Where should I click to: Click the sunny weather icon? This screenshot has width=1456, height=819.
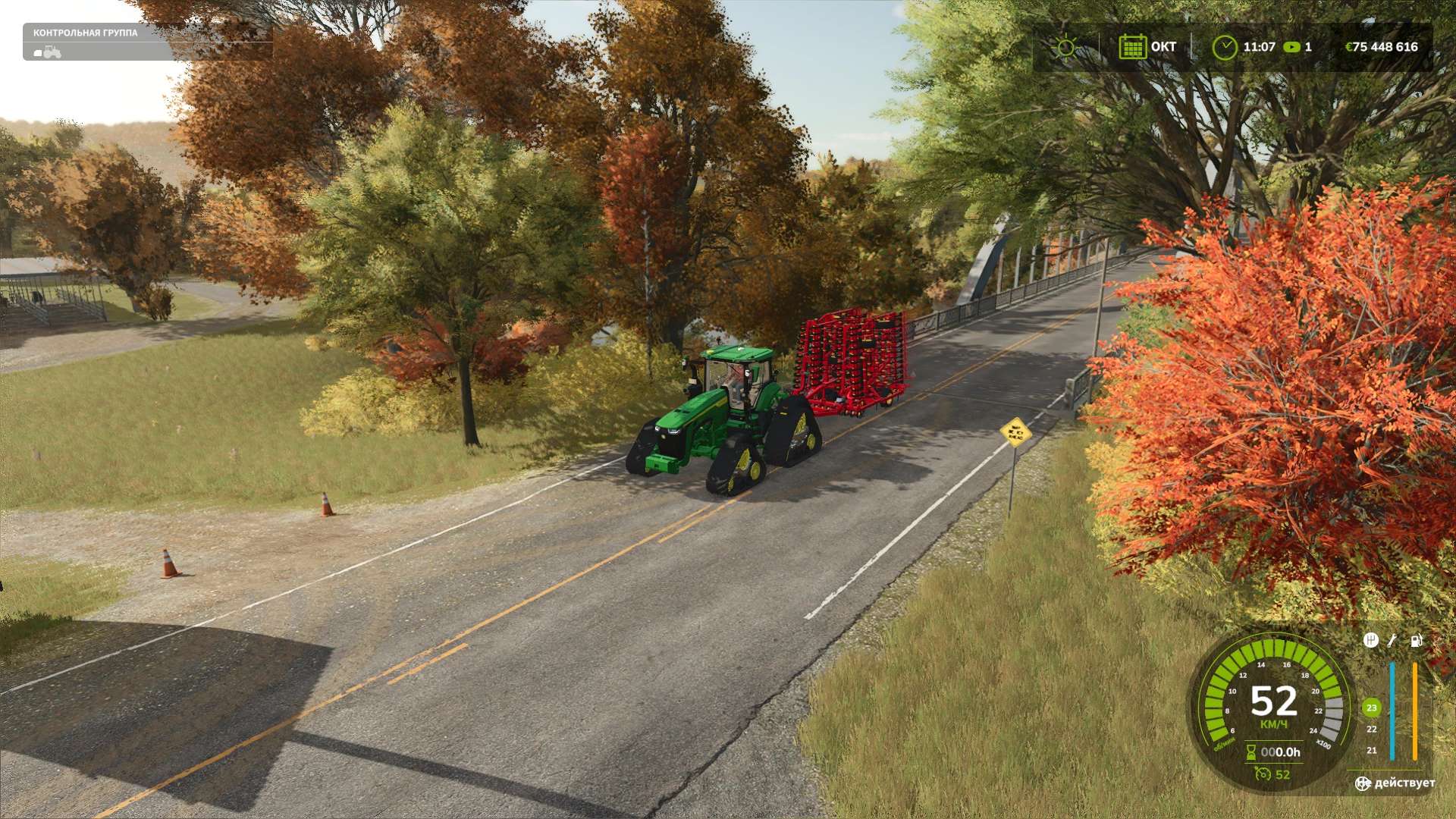coord(1065,47)
